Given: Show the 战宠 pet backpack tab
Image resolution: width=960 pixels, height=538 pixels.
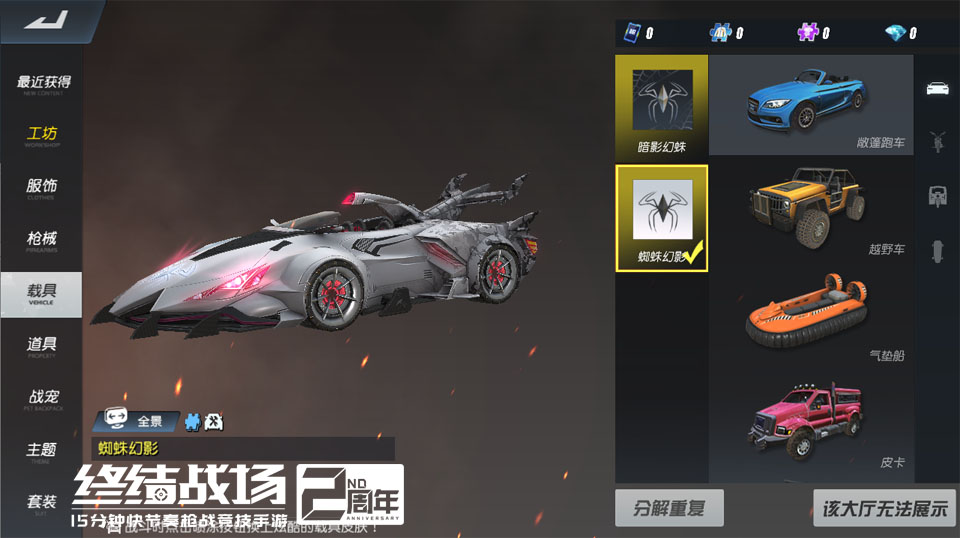Looking at the screenshot, I should coord(42,398).
